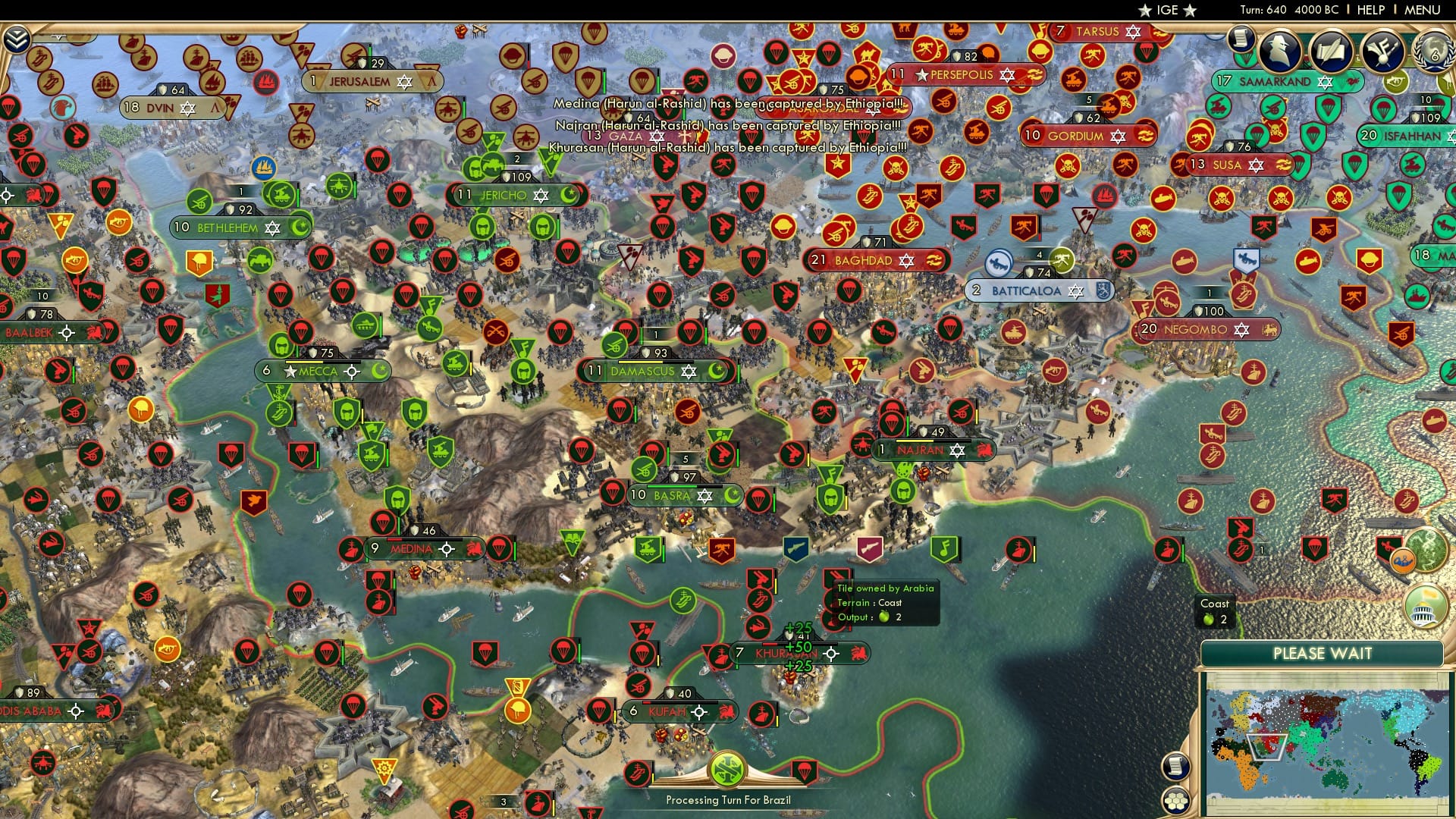Click the capital star icon on Mecca's banner
The image size is (1456, 819).
290,372
